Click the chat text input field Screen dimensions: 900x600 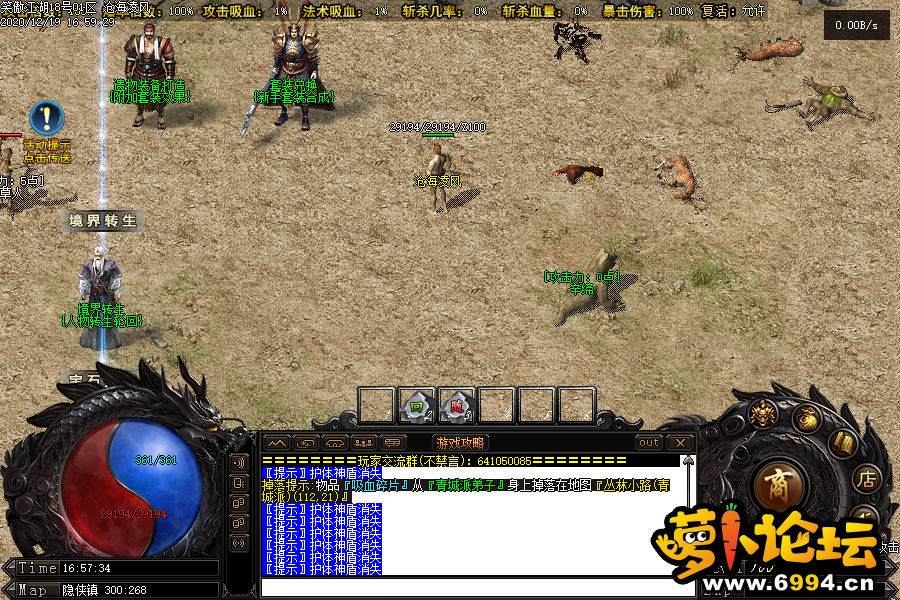470,587
